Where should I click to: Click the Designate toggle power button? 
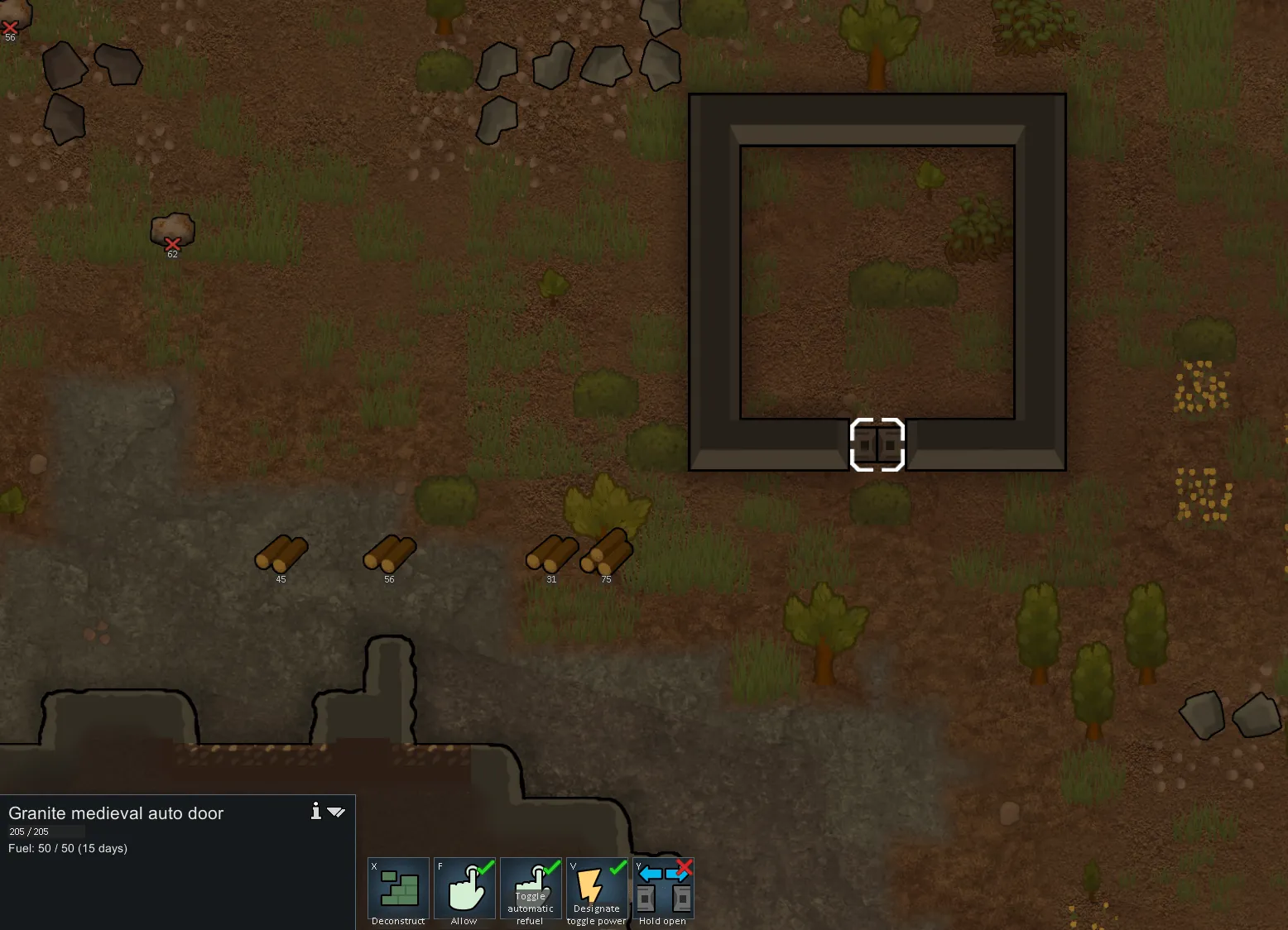click(x=597, y=889)
